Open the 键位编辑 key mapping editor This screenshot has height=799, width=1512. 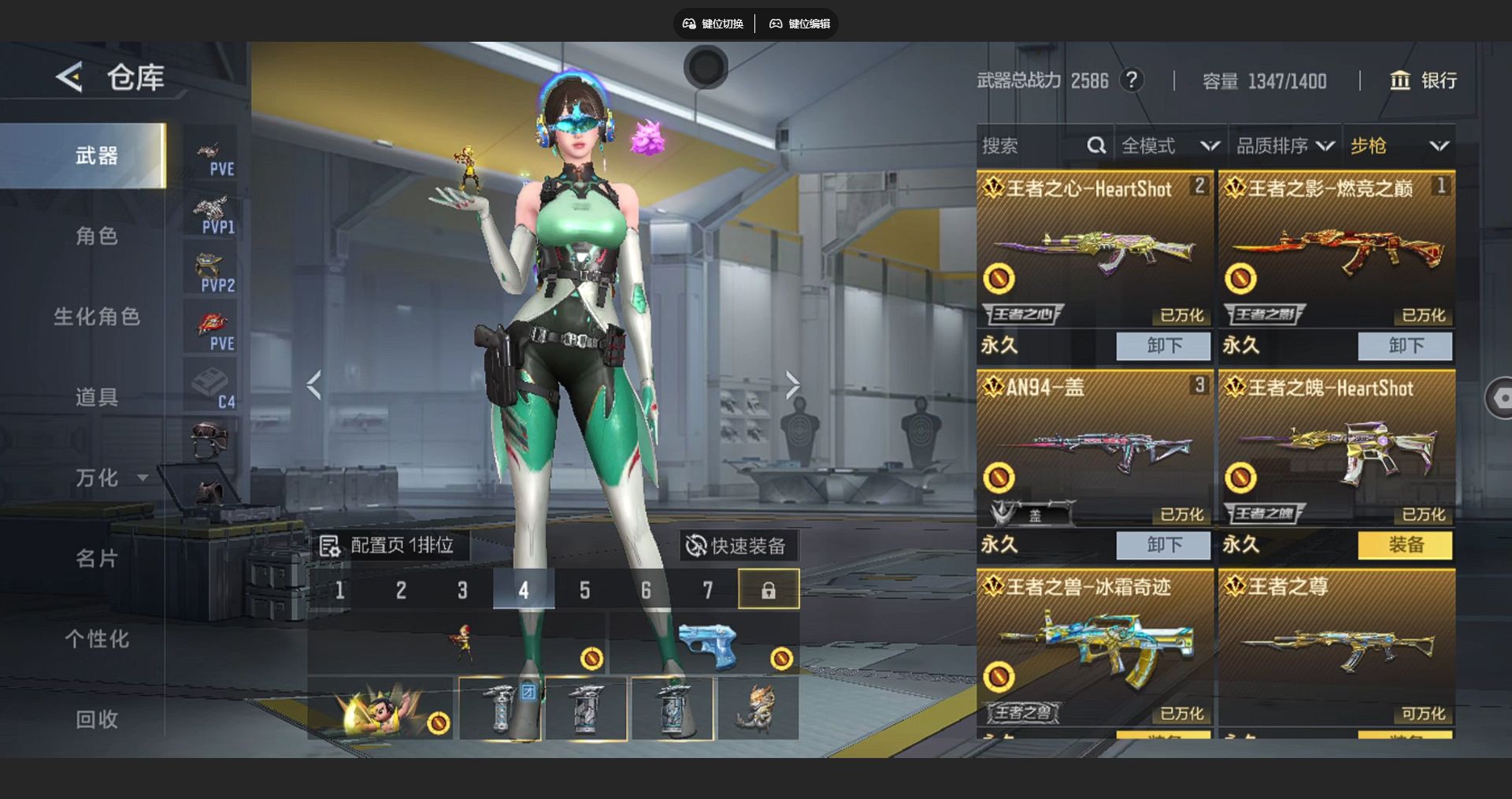(x=800, y=24)
